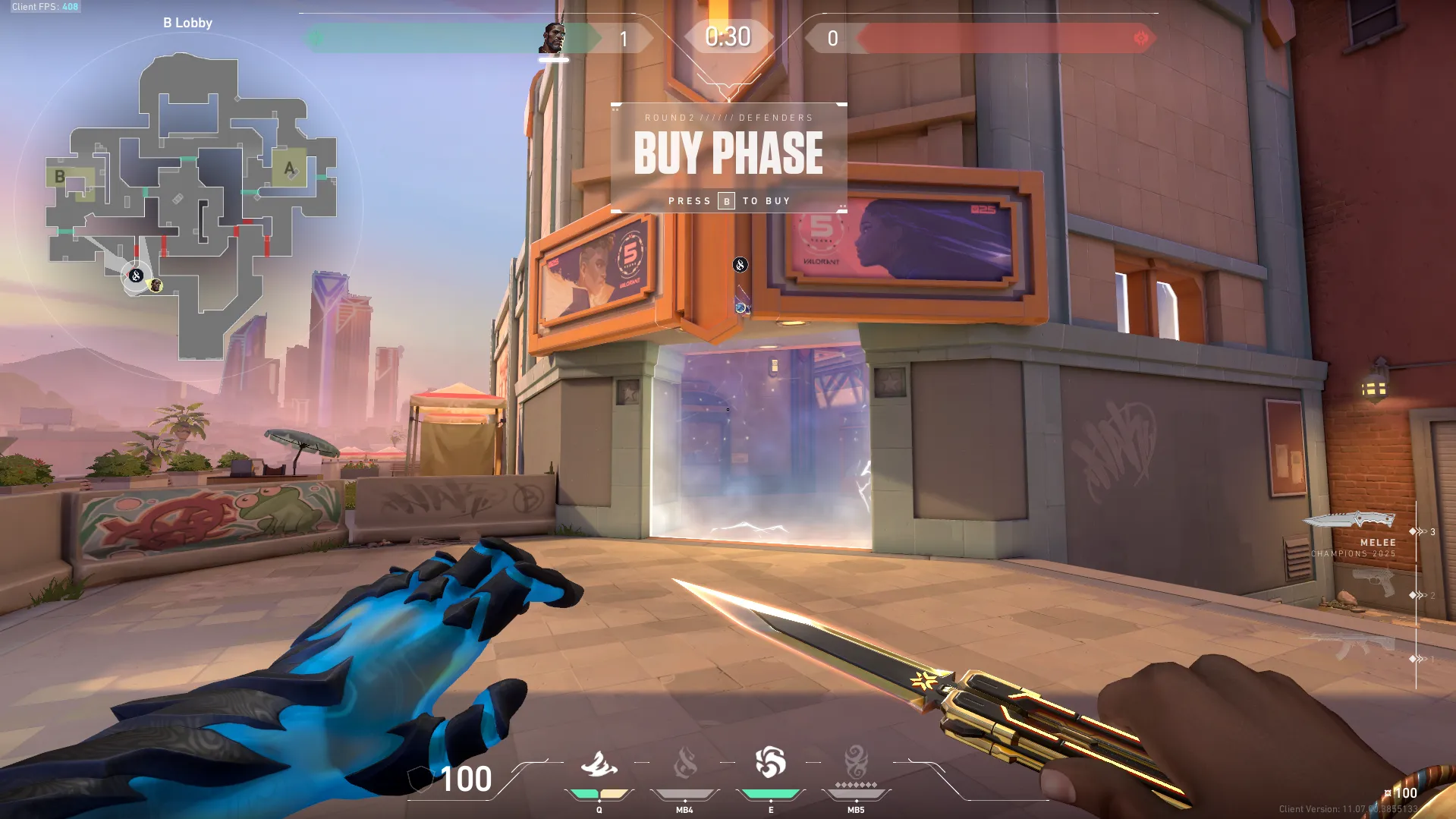Screen dimensions: 1456x819
Task: Select the pistol sidearm weapon slot
Action: pyautogui.click(x=1374, y=583)
